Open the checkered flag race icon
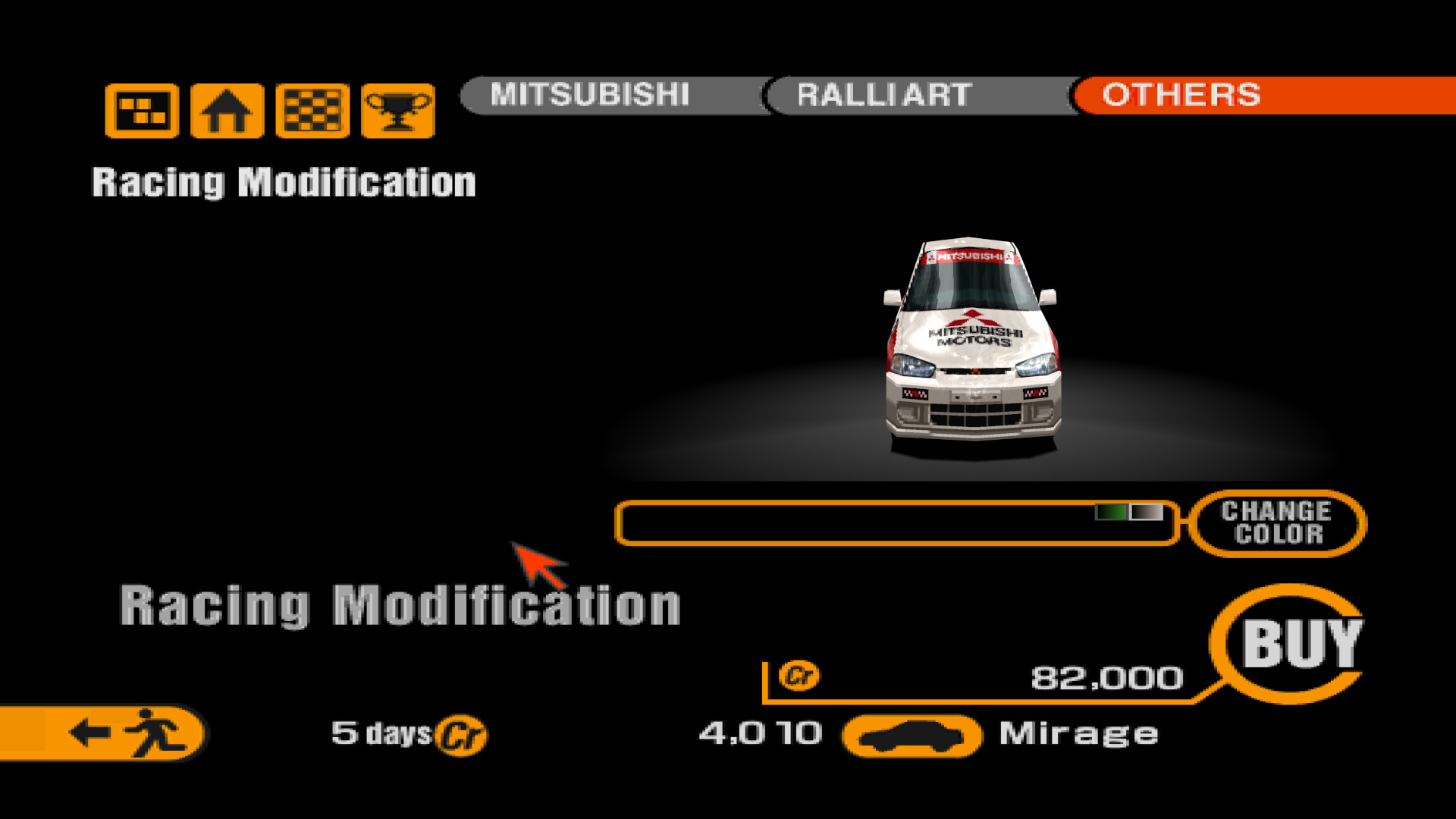The height and width of the screenshot is (819, 1456). tap(312, 111)
